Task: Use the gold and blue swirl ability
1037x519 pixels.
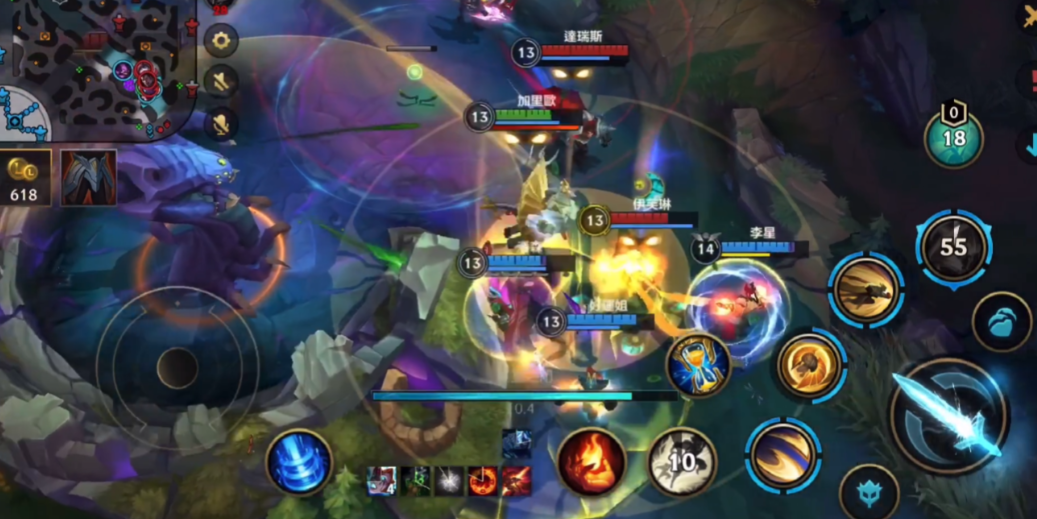Action: click(783, 454)
